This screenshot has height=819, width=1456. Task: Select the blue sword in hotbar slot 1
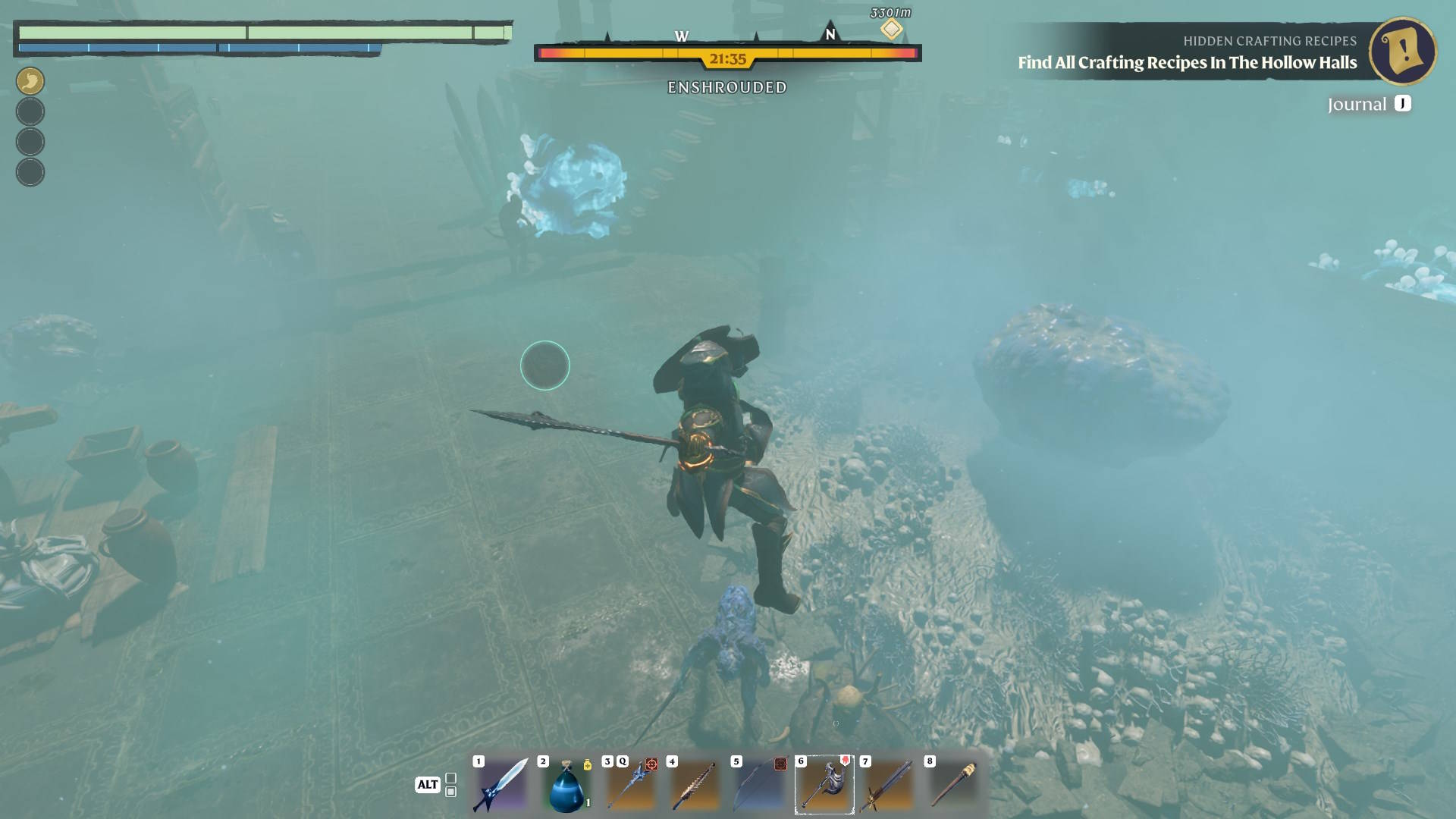[x=500, y=785]
